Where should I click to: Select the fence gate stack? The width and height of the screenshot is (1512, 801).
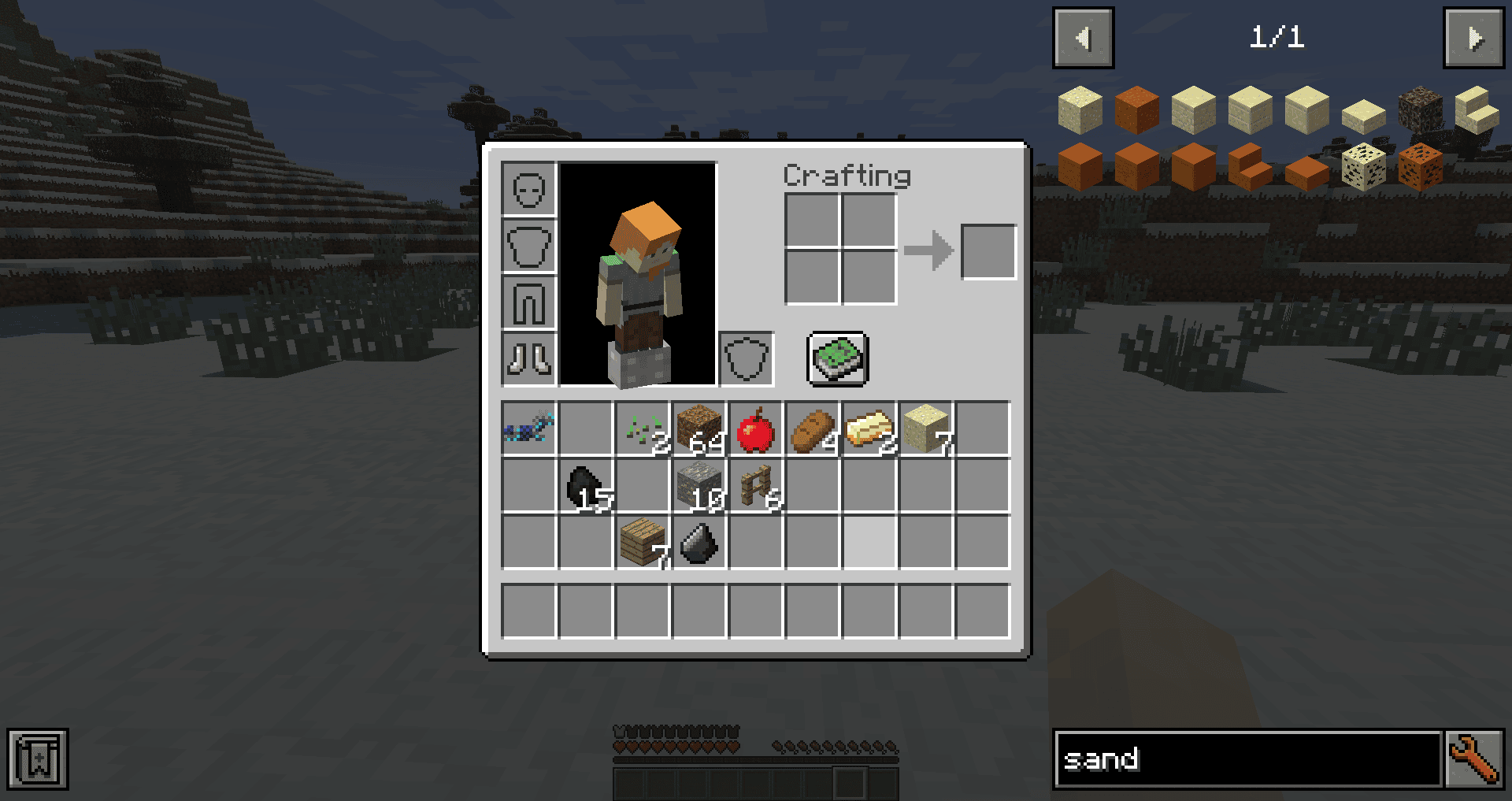tap(755, 487)
